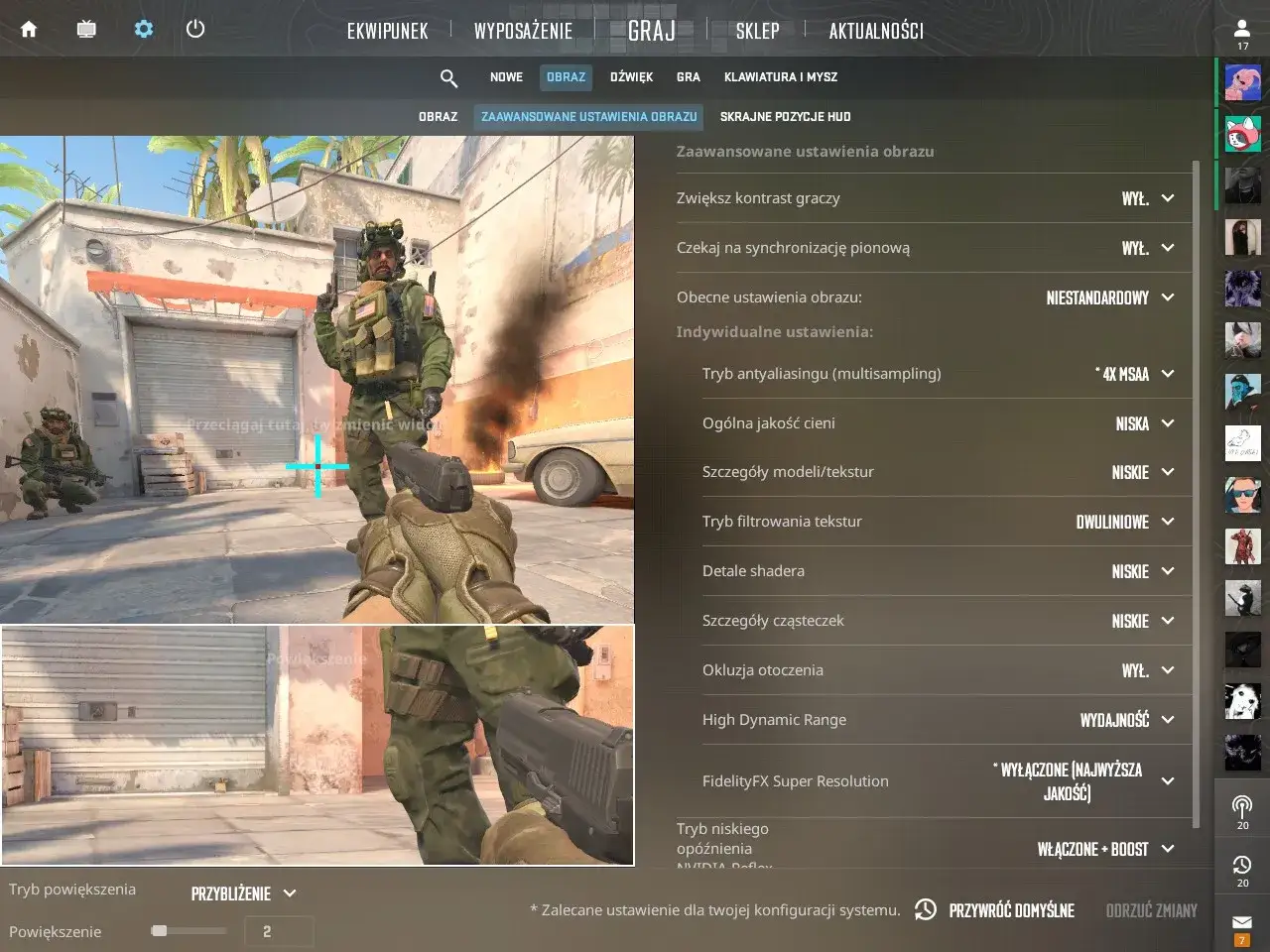
Task: Open the watch/TV section icon
Action: click(x=86, y=29)
